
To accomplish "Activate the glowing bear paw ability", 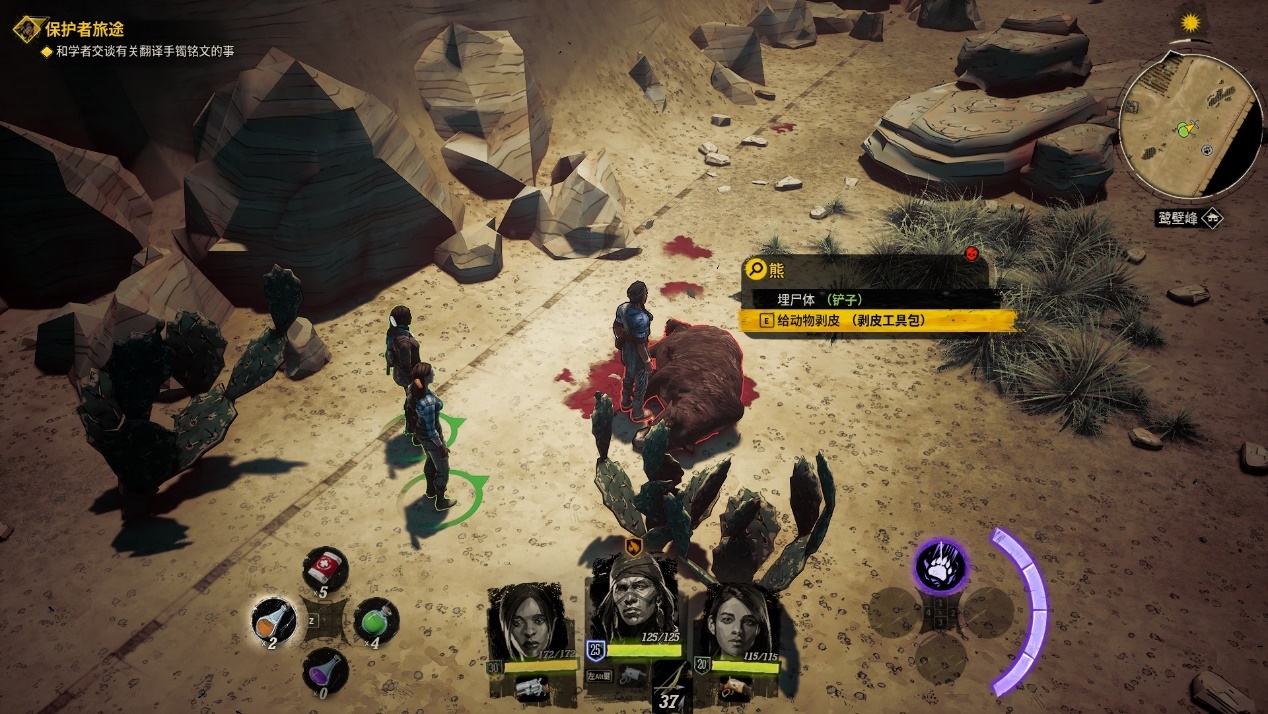I will 940,565.
